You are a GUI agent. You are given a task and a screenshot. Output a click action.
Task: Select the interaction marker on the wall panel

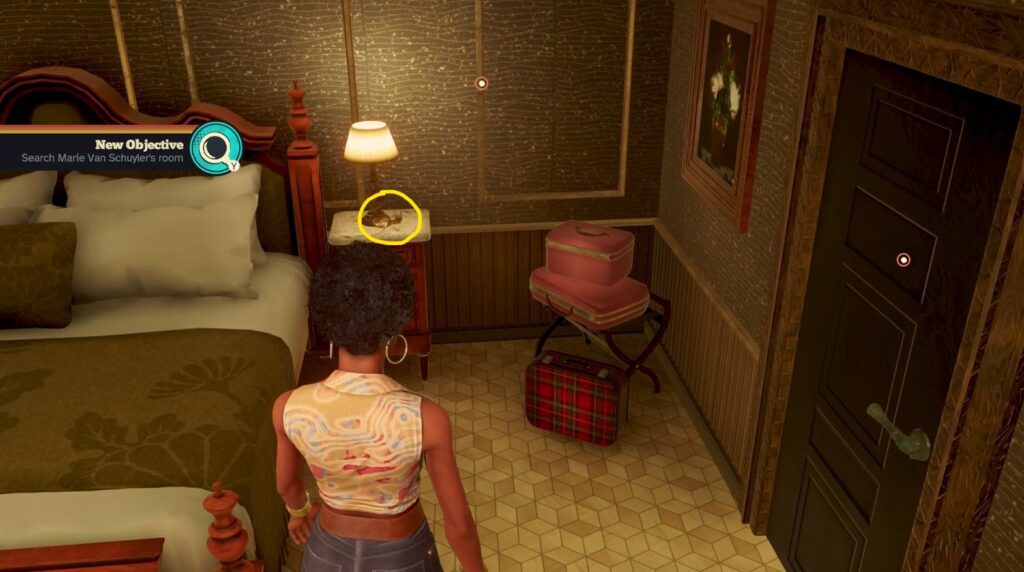[x=481, y=83]
